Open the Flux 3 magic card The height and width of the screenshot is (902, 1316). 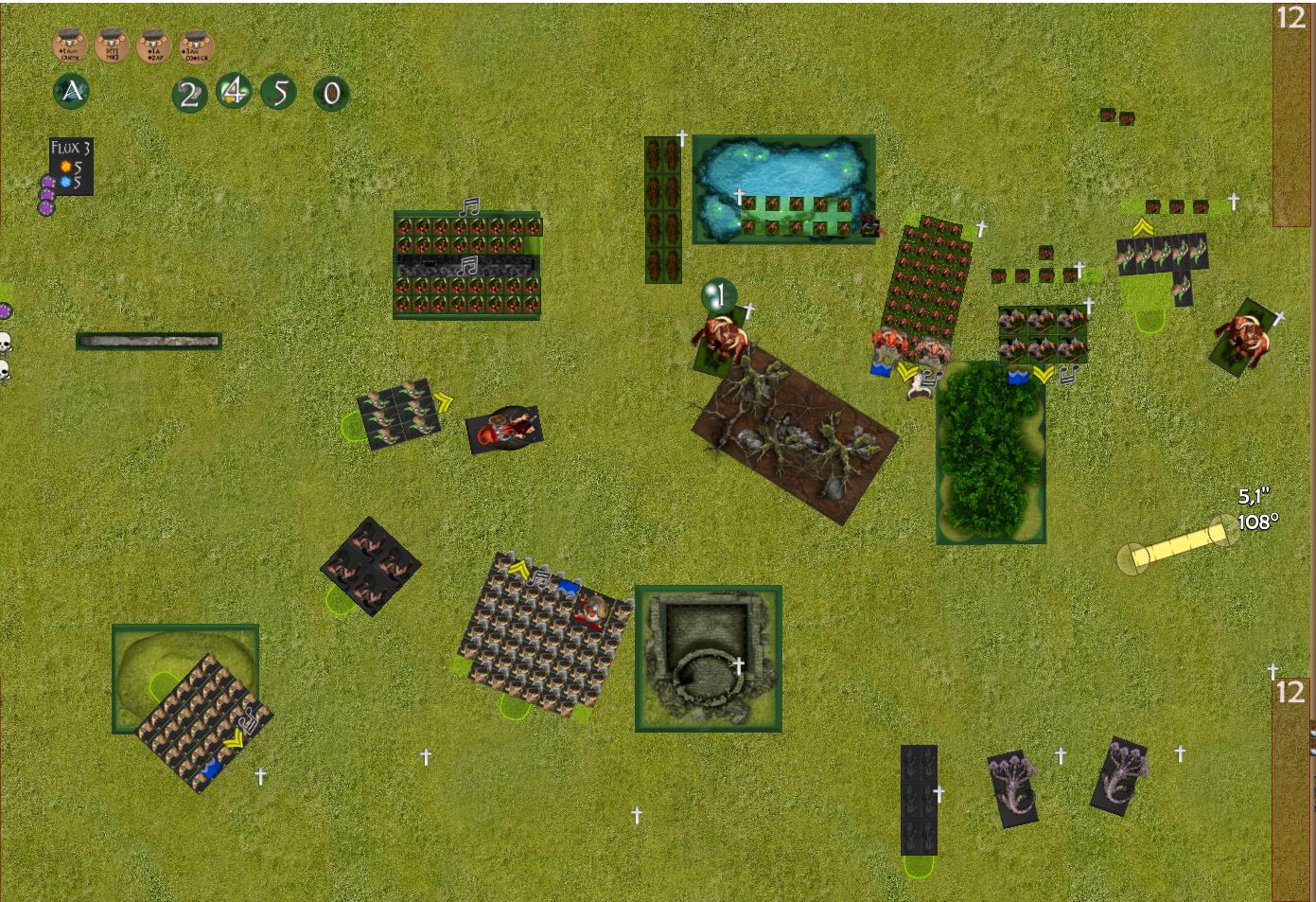(x=71, y=167)
